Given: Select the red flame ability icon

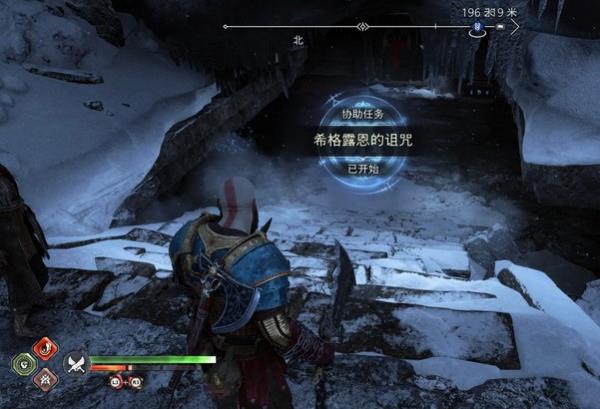Looking at the screenshot, I should coord(45,348).
